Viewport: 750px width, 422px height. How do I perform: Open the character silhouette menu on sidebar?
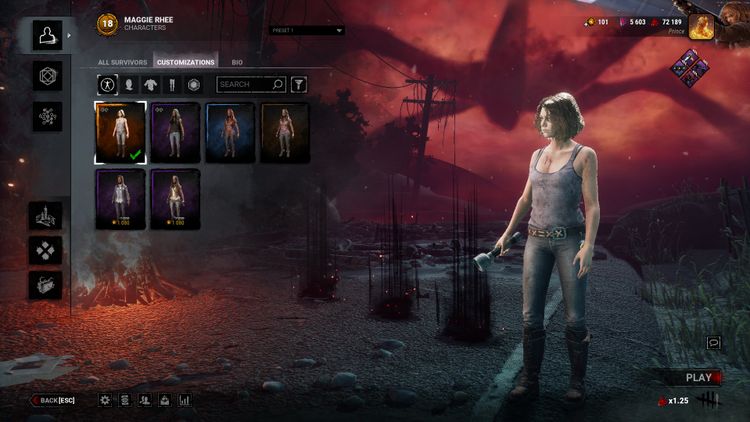[x=47, y=35]
